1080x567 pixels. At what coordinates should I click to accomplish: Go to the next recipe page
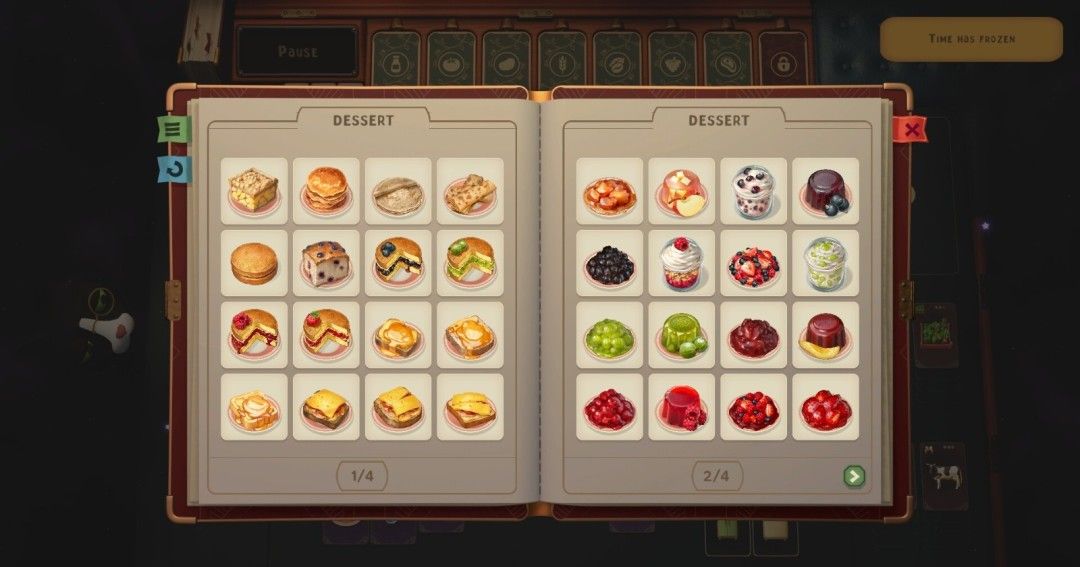click(853, 476)
